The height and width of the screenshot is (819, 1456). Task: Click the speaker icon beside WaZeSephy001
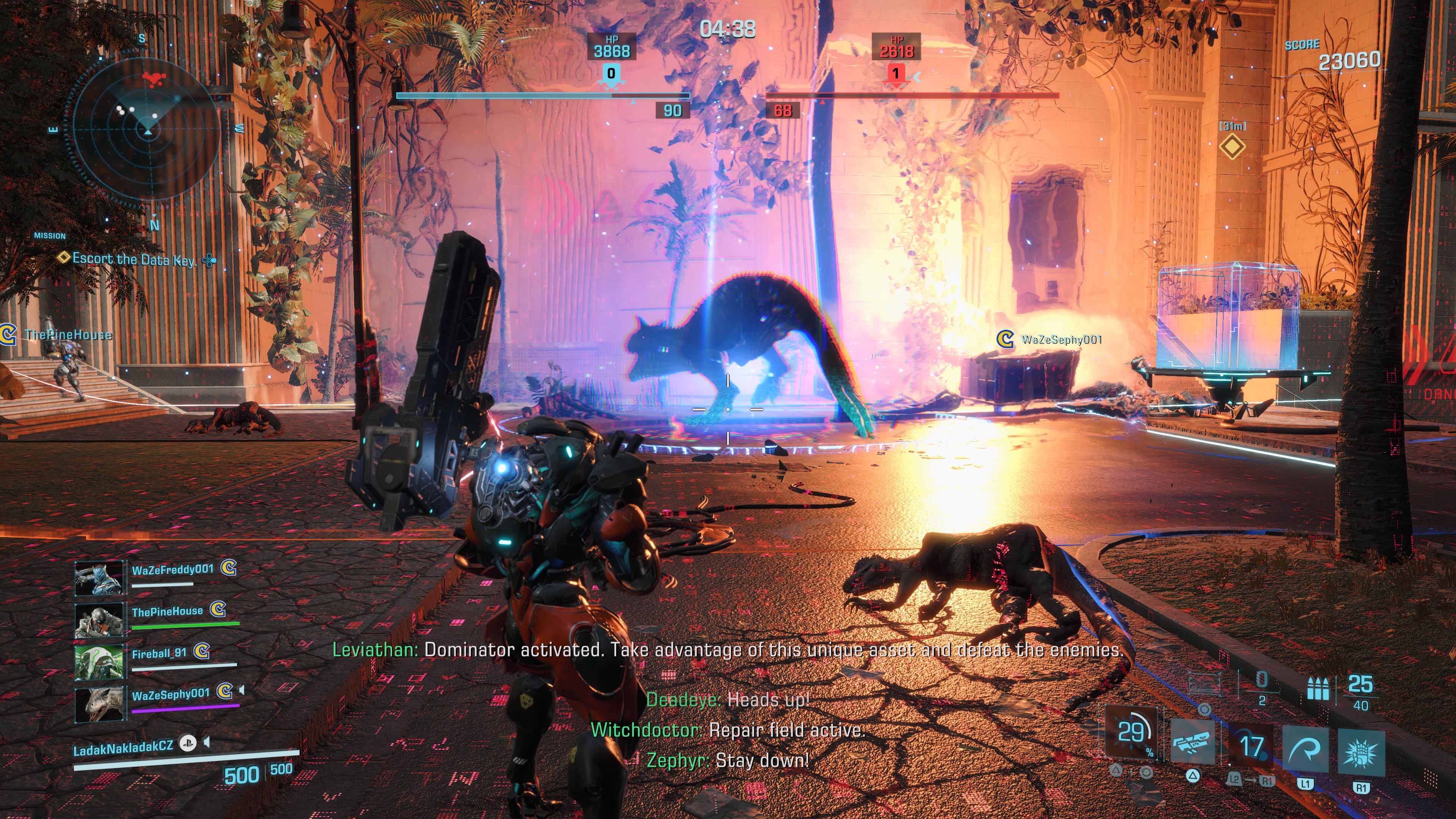point(242,690)
